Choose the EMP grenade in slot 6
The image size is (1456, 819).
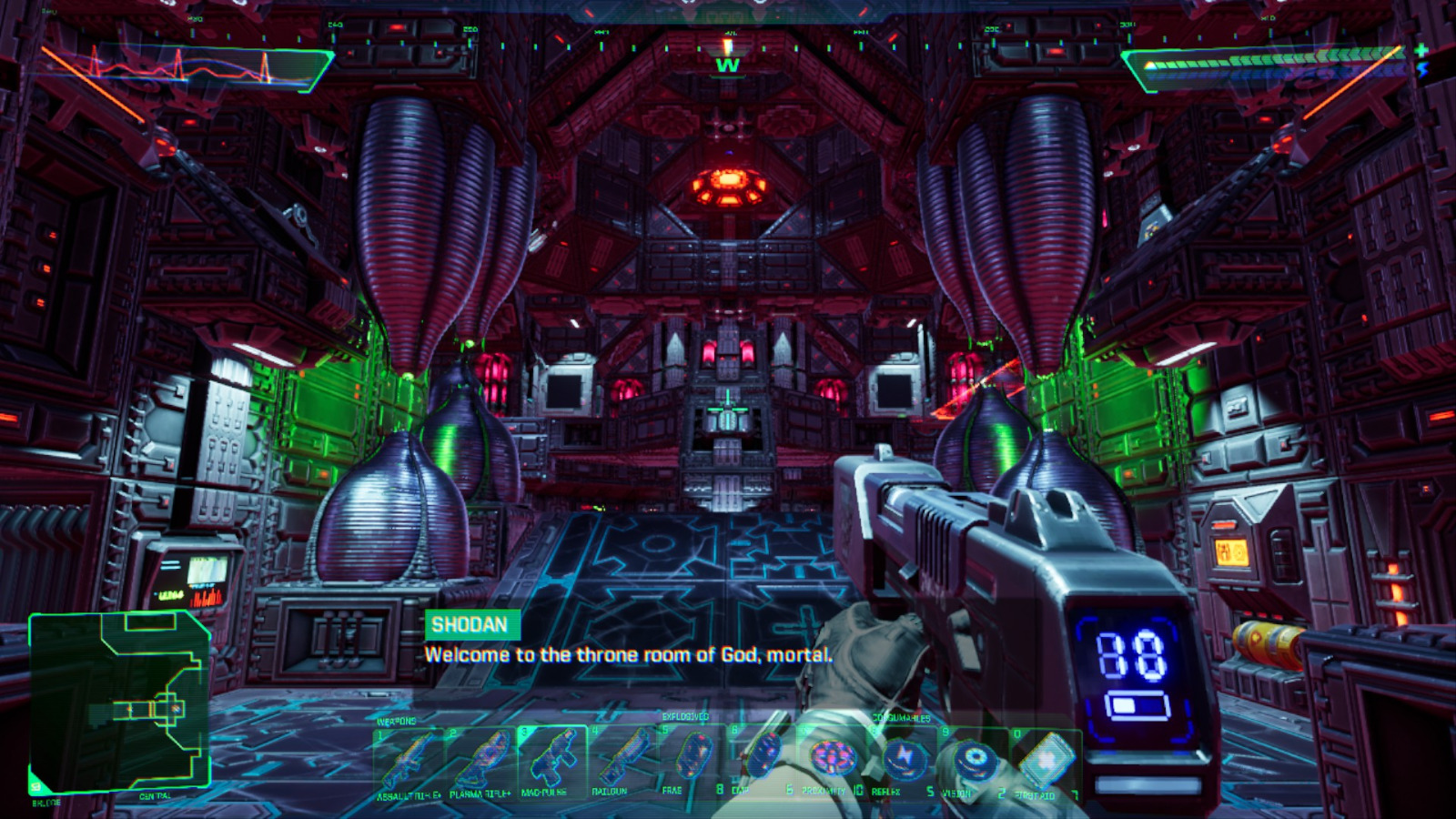[764, 755]
